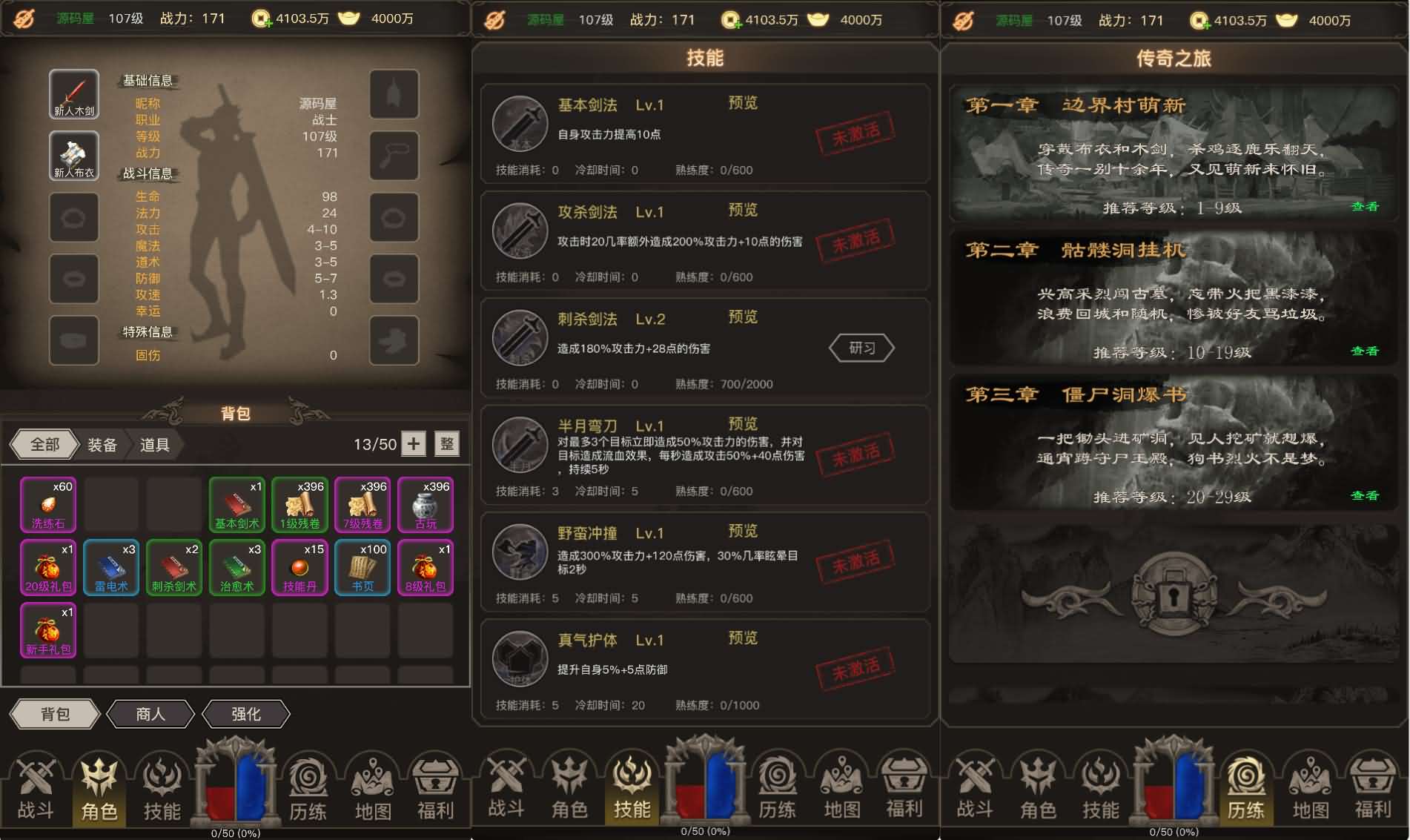Select the 战斗 navigation icon
This screenshot has height=840, width=1410.
click(x=34, y=790)
